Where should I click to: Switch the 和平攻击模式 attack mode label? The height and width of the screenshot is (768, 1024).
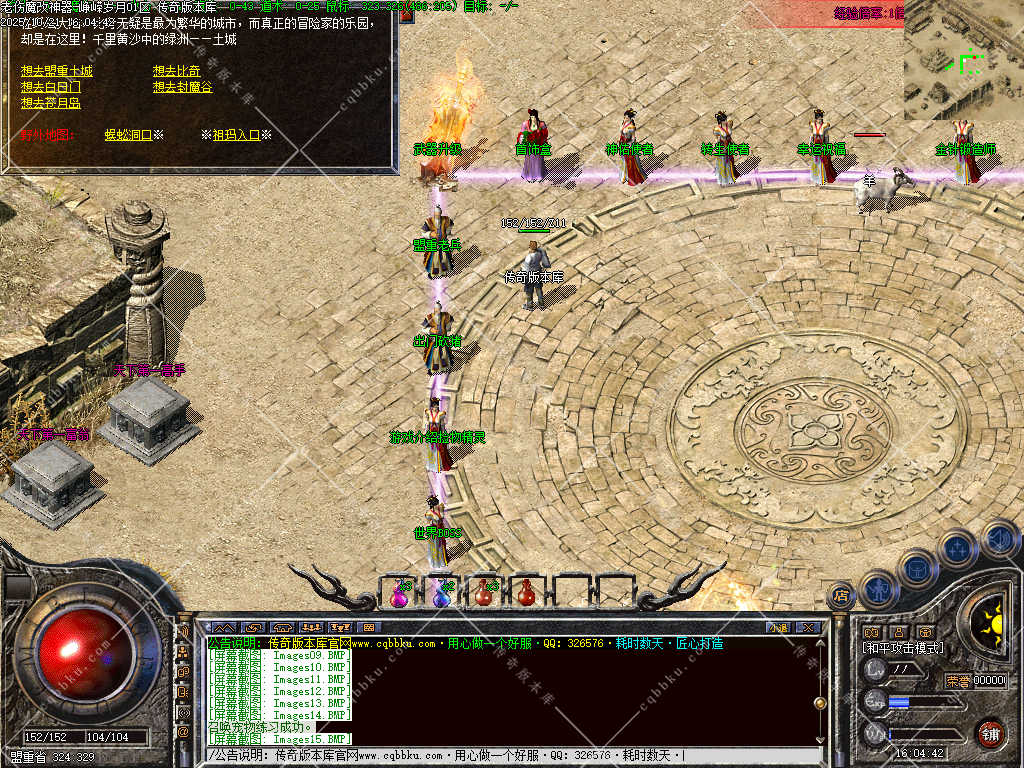pyautogui.click(x=903, y=648)
